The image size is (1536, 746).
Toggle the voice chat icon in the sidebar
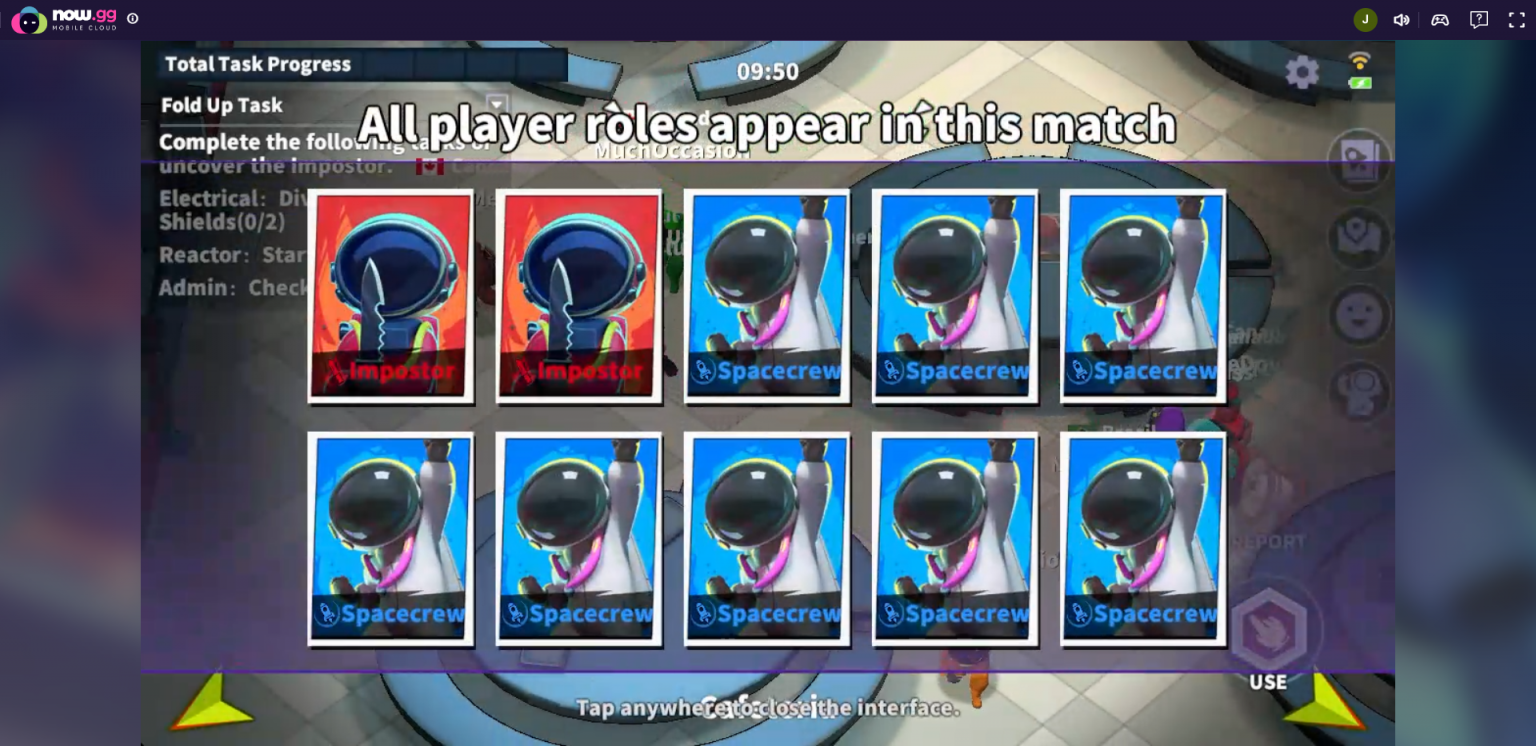1360,390
